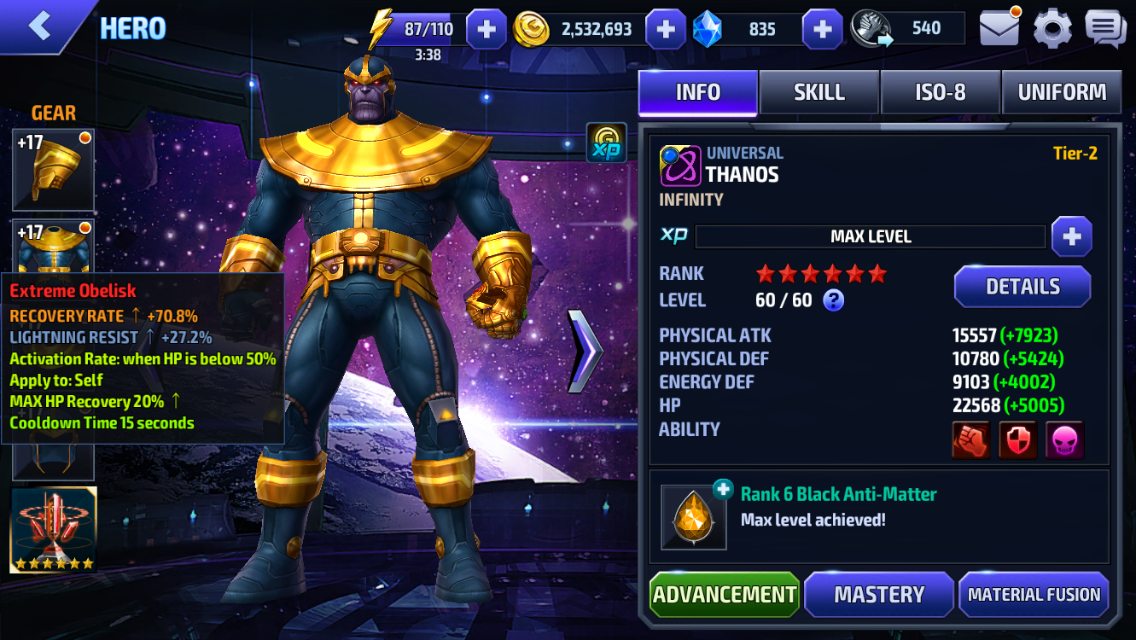Open the ISO-8 tab
Viewport: 1136px width, 640px height.
click(940, 92)
